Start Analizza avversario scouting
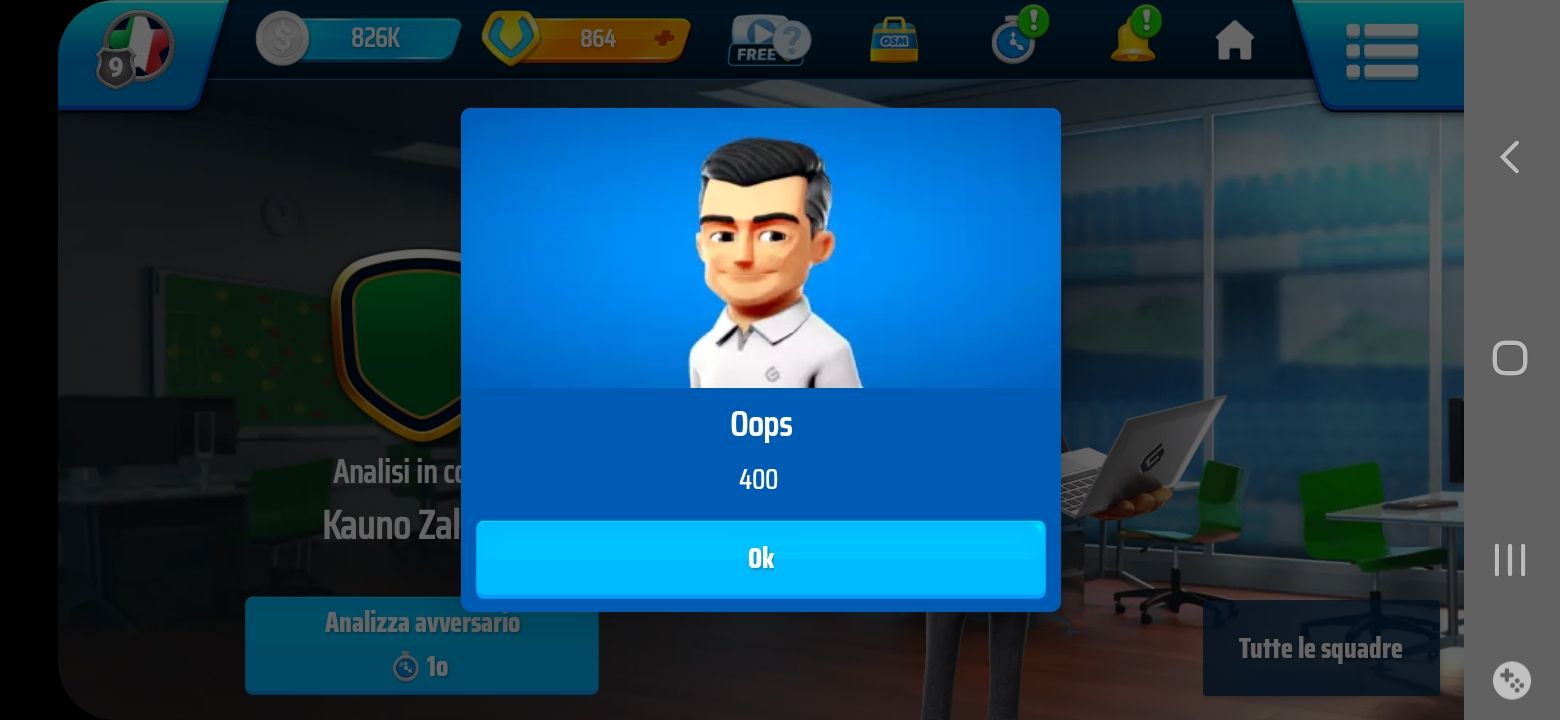 point(421,644)
